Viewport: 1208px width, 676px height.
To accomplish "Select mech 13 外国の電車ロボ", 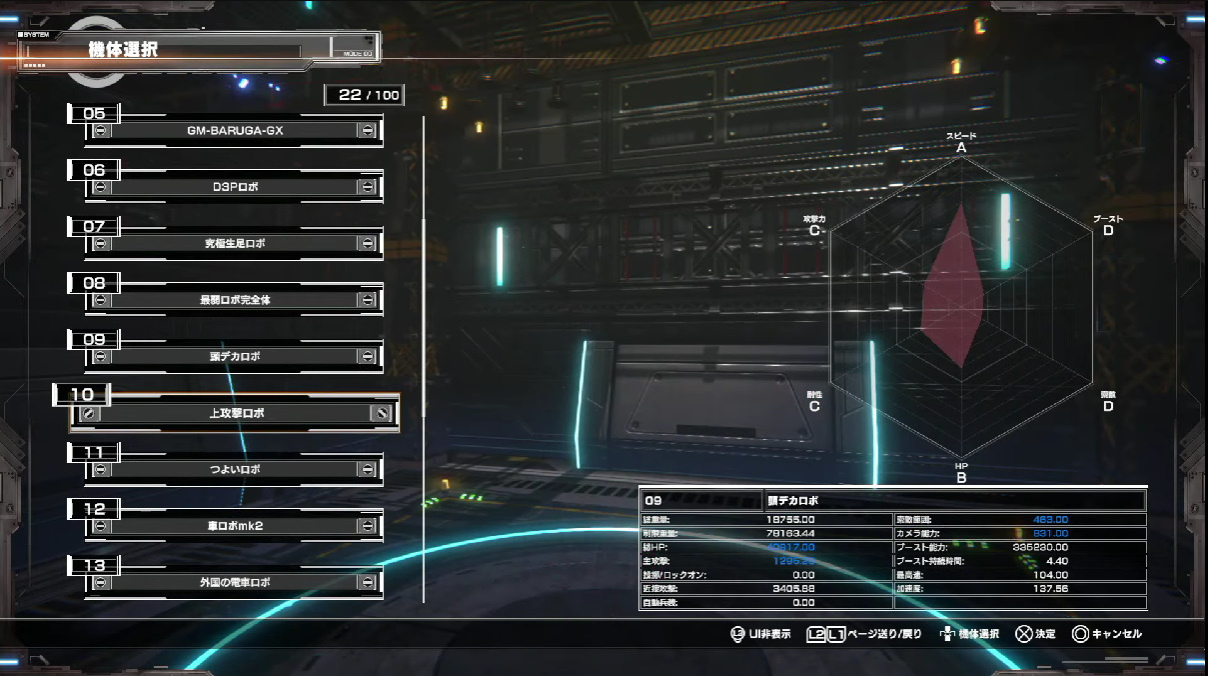I will pos(235,582).
